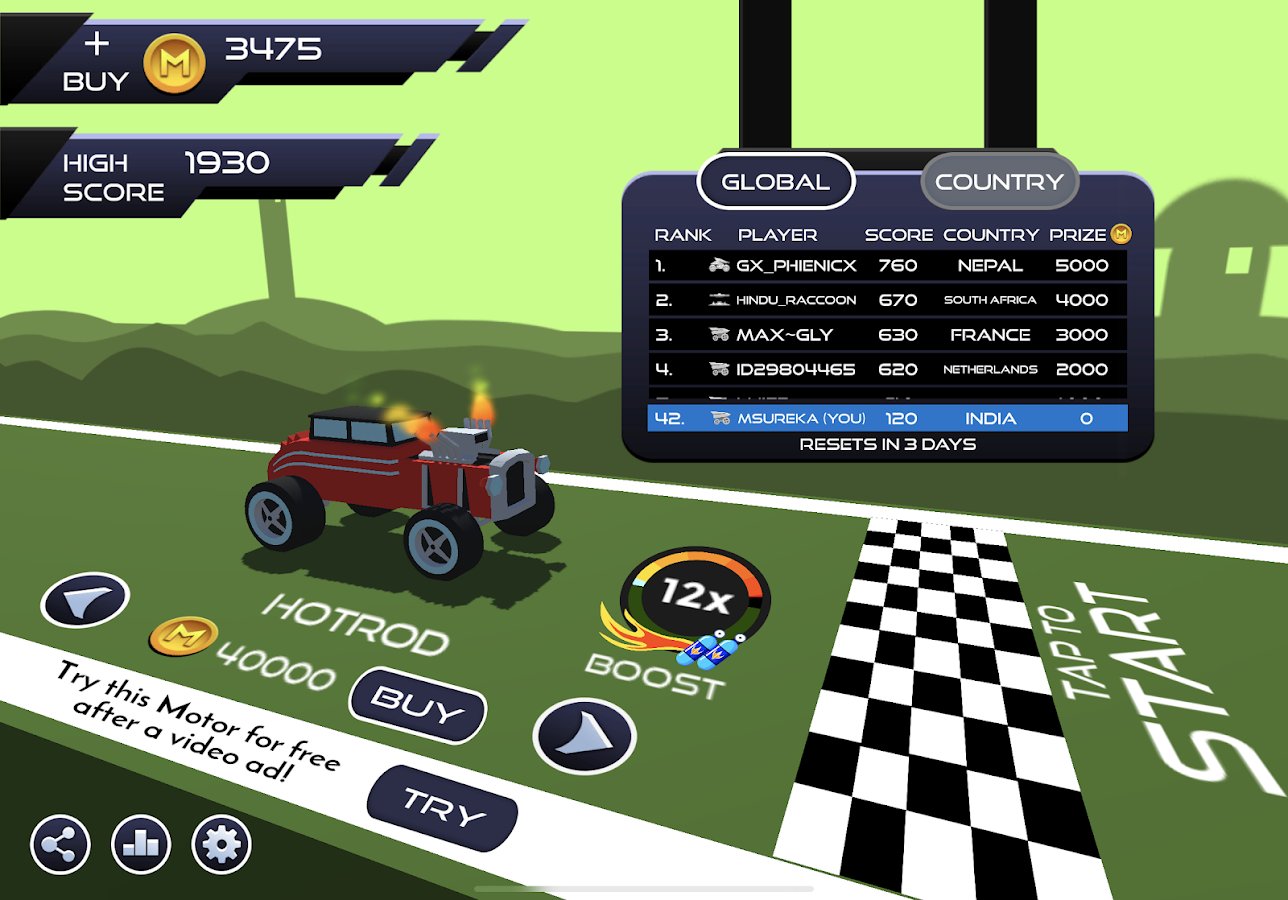1288x900 pixels.
Task: Select your own MSUREKA leaderboard row
Action: 887,418
